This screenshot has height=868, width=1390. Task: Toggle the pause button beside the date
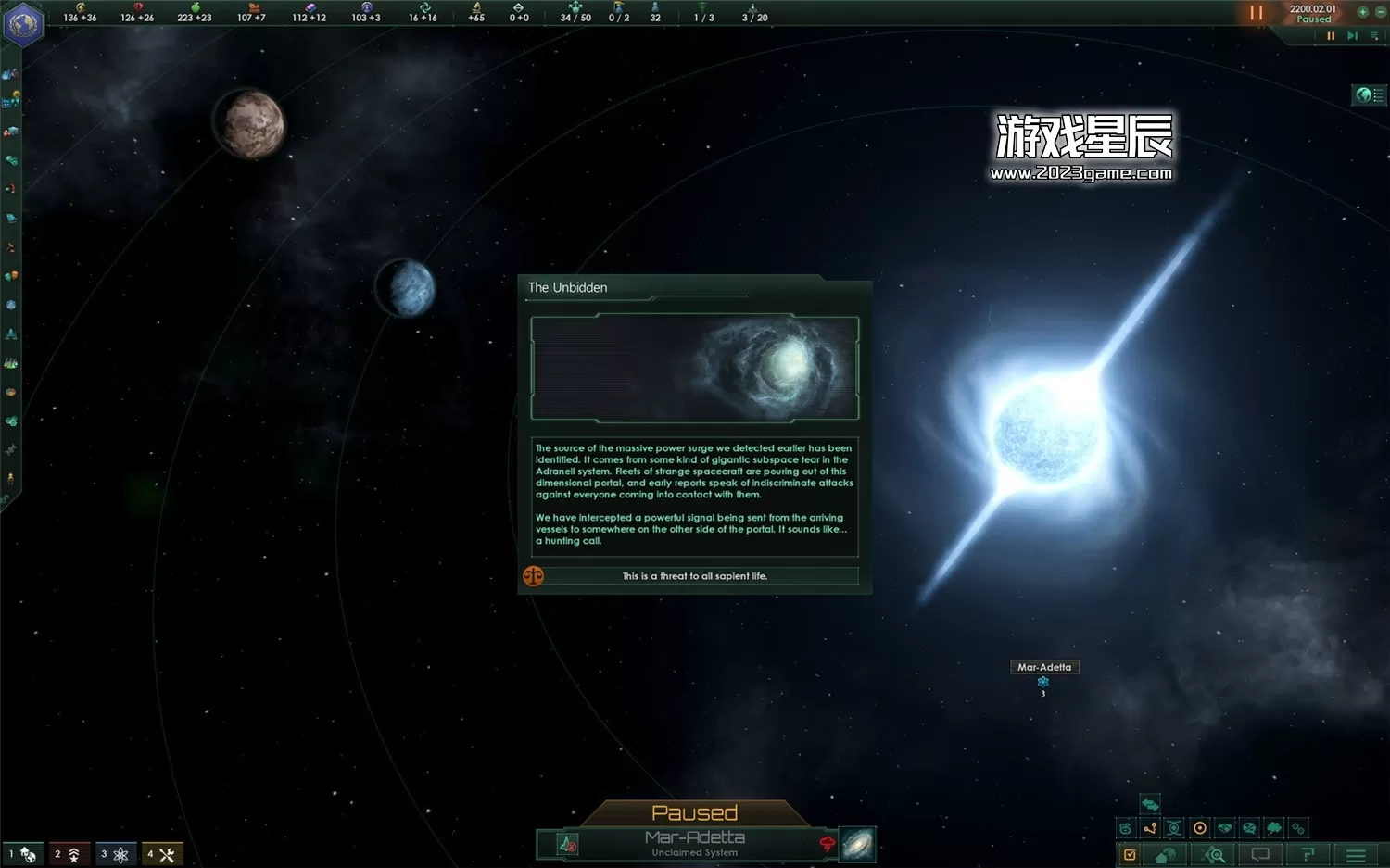(x=1256, y=13)
